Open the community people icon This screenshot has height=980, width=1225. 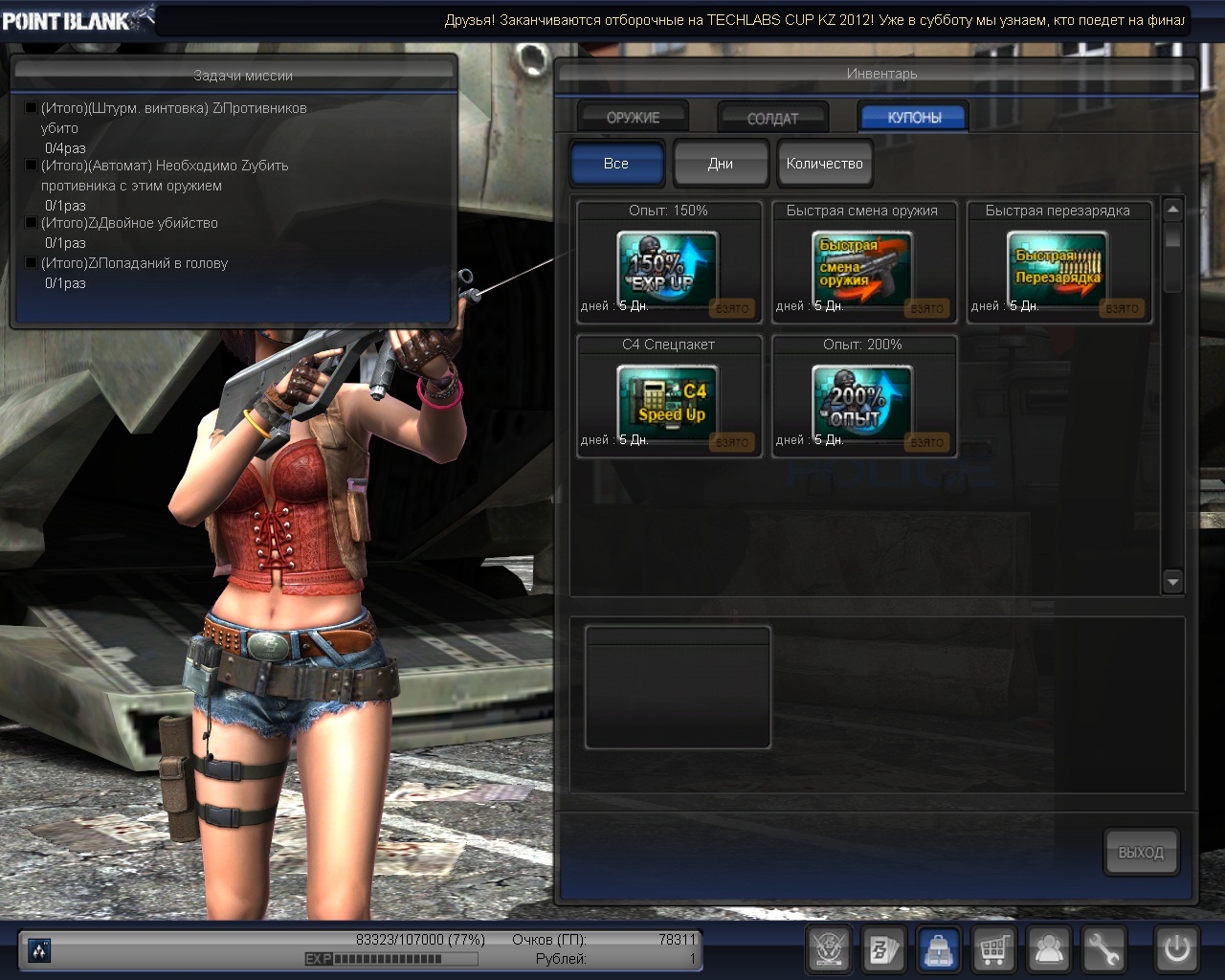point(1049,949)
